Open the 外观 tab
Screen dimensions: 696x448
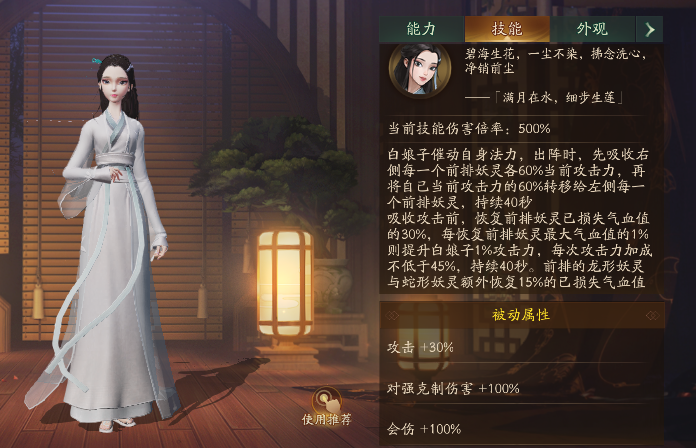592,29
